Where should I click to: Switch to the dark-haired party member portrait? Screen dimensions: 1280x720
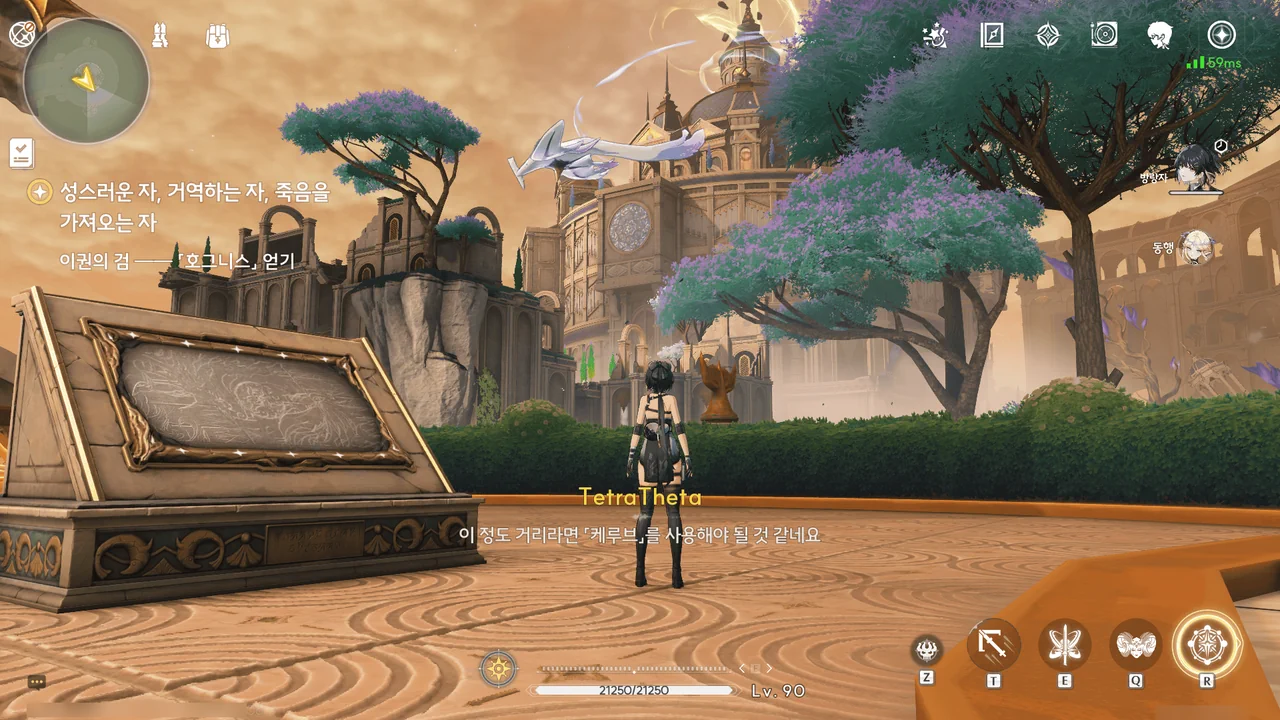click(x=1196, y=167)
